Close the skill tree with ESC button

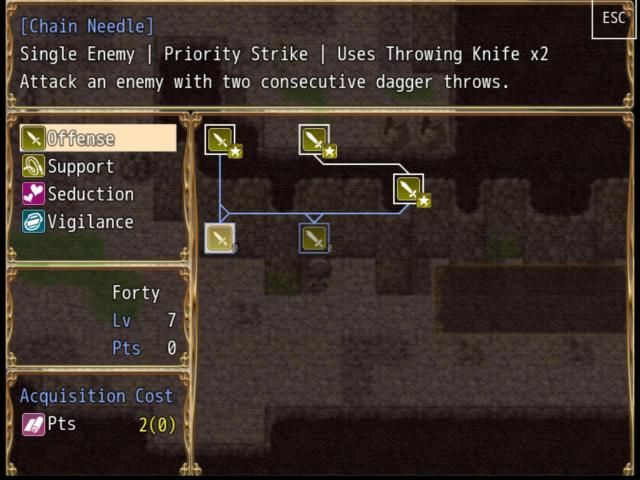pyautogui.click(x=613, y=19)
